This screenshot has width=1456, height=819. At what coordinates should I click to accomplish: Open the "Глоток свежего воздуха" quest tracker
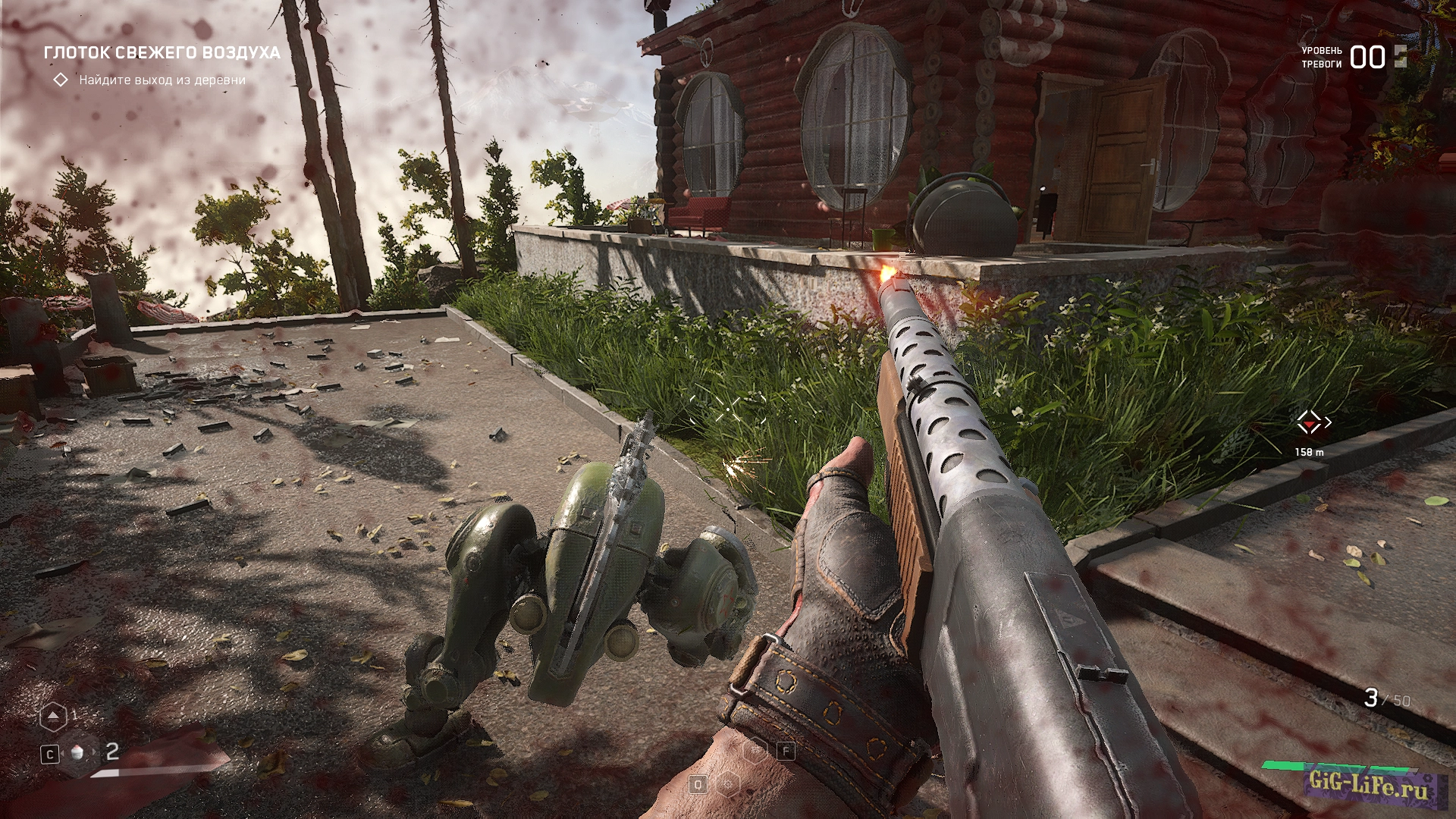pos(162,52)
